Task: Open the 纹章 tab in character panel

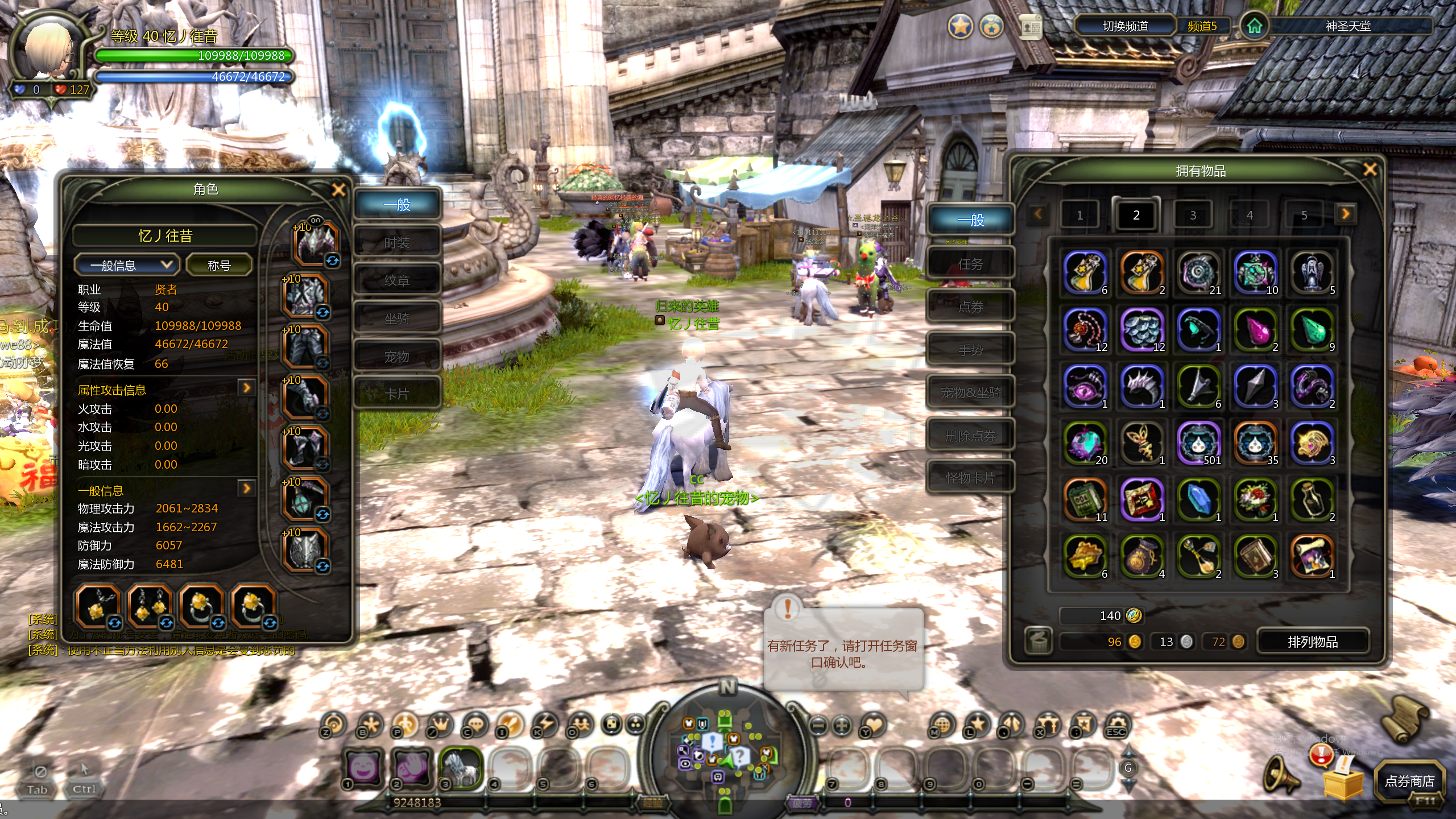Action: coord(397,280)
